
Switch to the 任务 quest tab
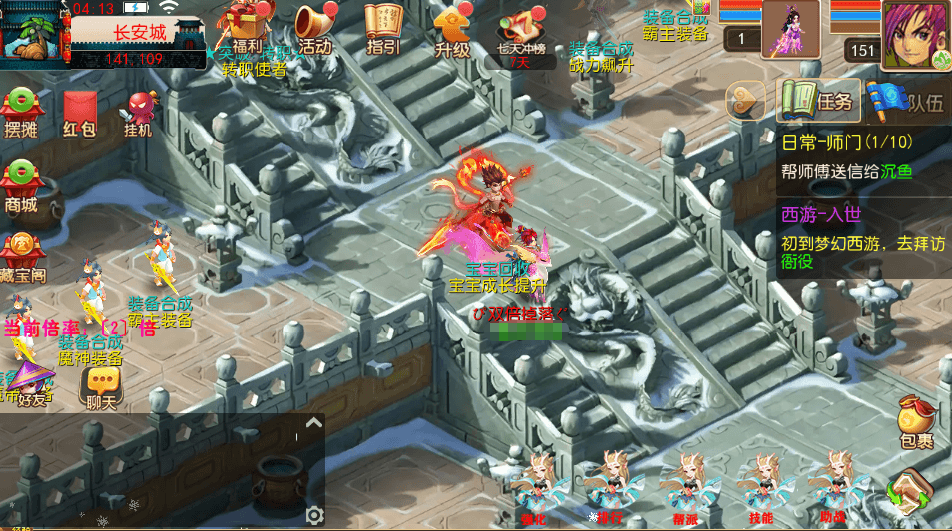click(x=818, y=100)
